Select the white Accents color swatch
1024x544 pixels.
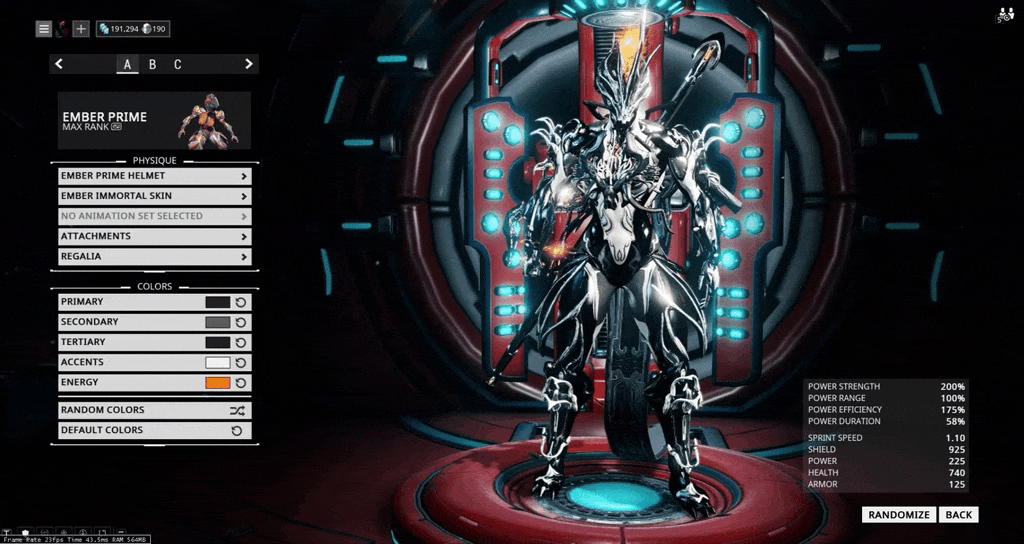pos(217,362)
